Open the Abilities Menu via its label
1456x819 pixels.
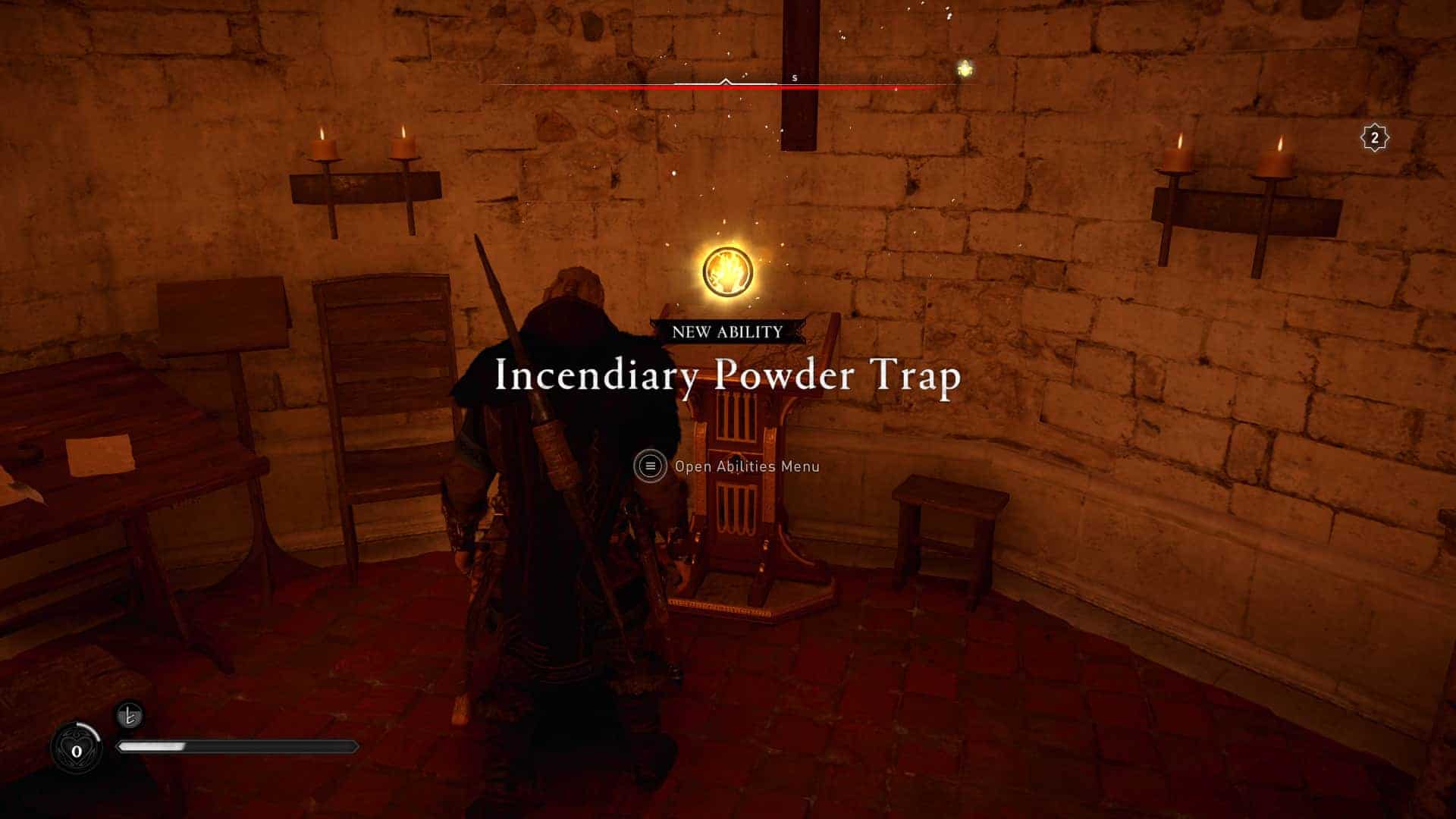(747, 466)
